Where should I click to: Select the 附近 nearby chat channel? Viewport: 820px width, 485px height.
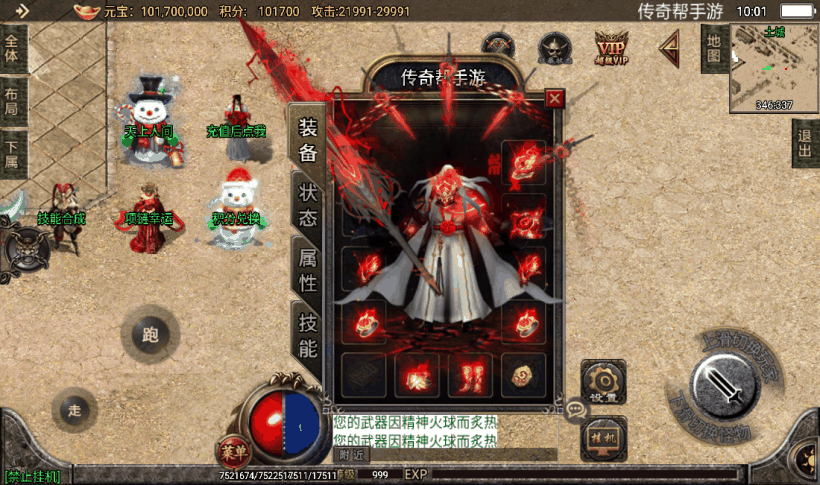coord(352,454)
